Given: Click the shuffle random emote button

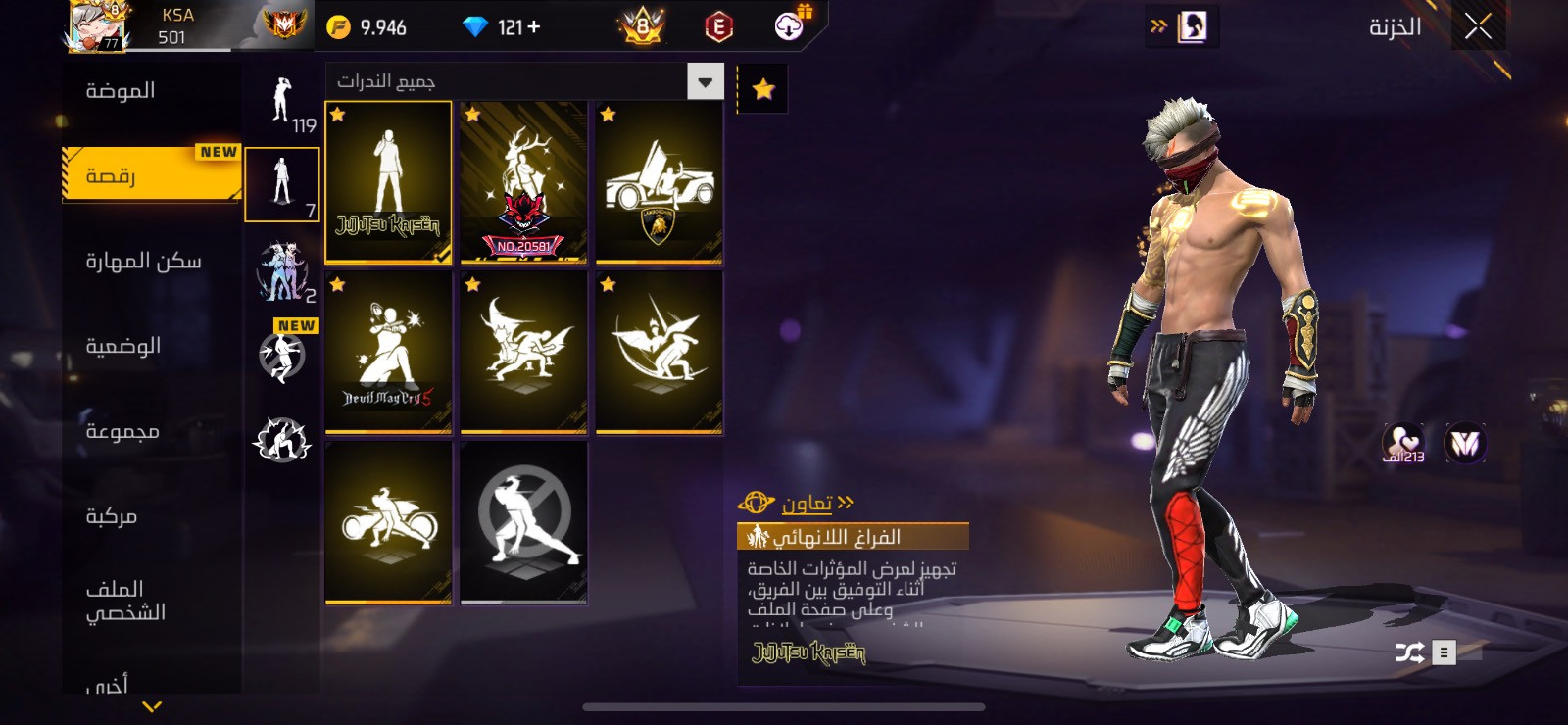Looking at the screenshot, I should pos(1409,652).
